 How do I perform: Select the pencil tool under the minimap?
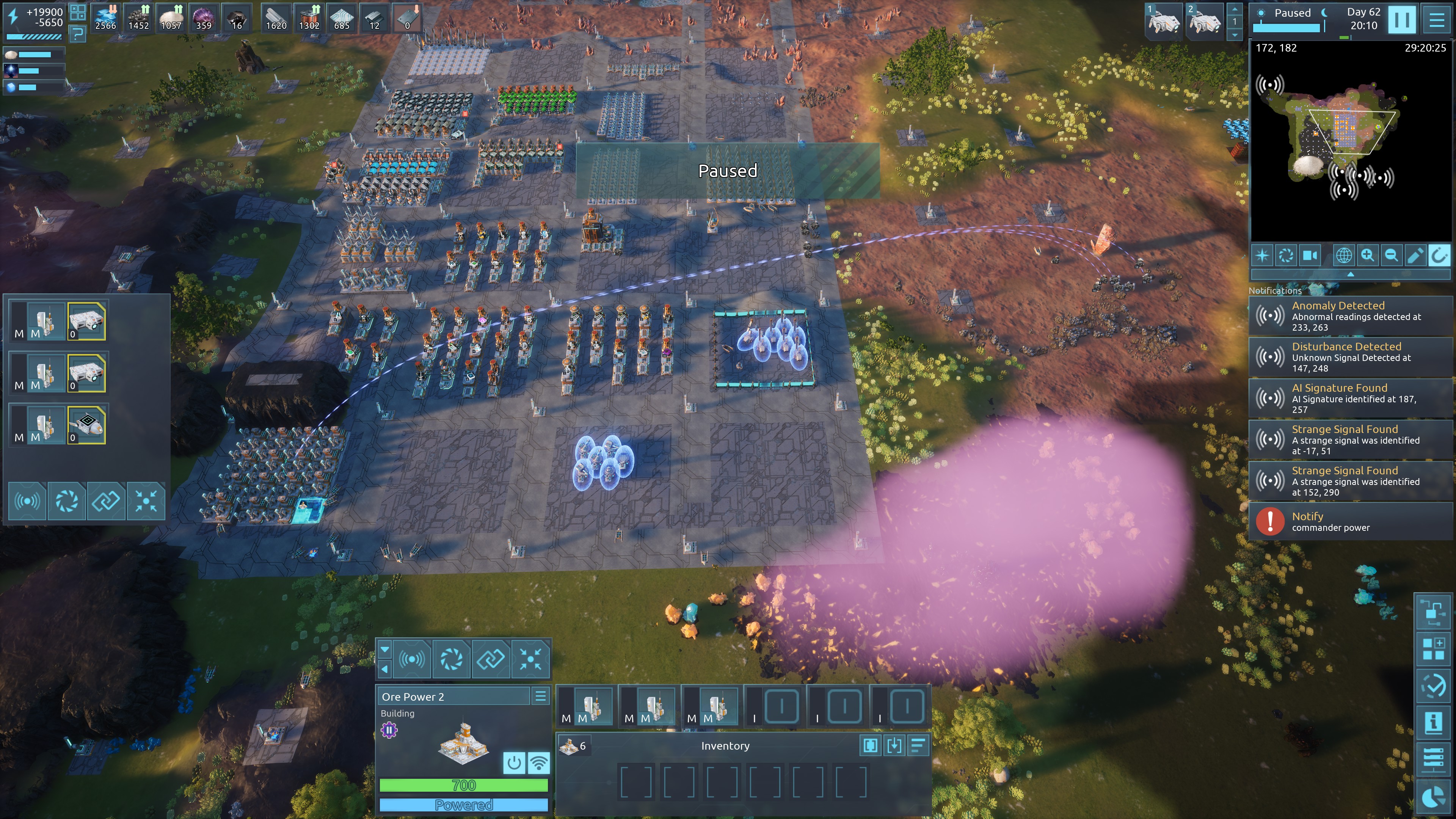point(1415,256)
